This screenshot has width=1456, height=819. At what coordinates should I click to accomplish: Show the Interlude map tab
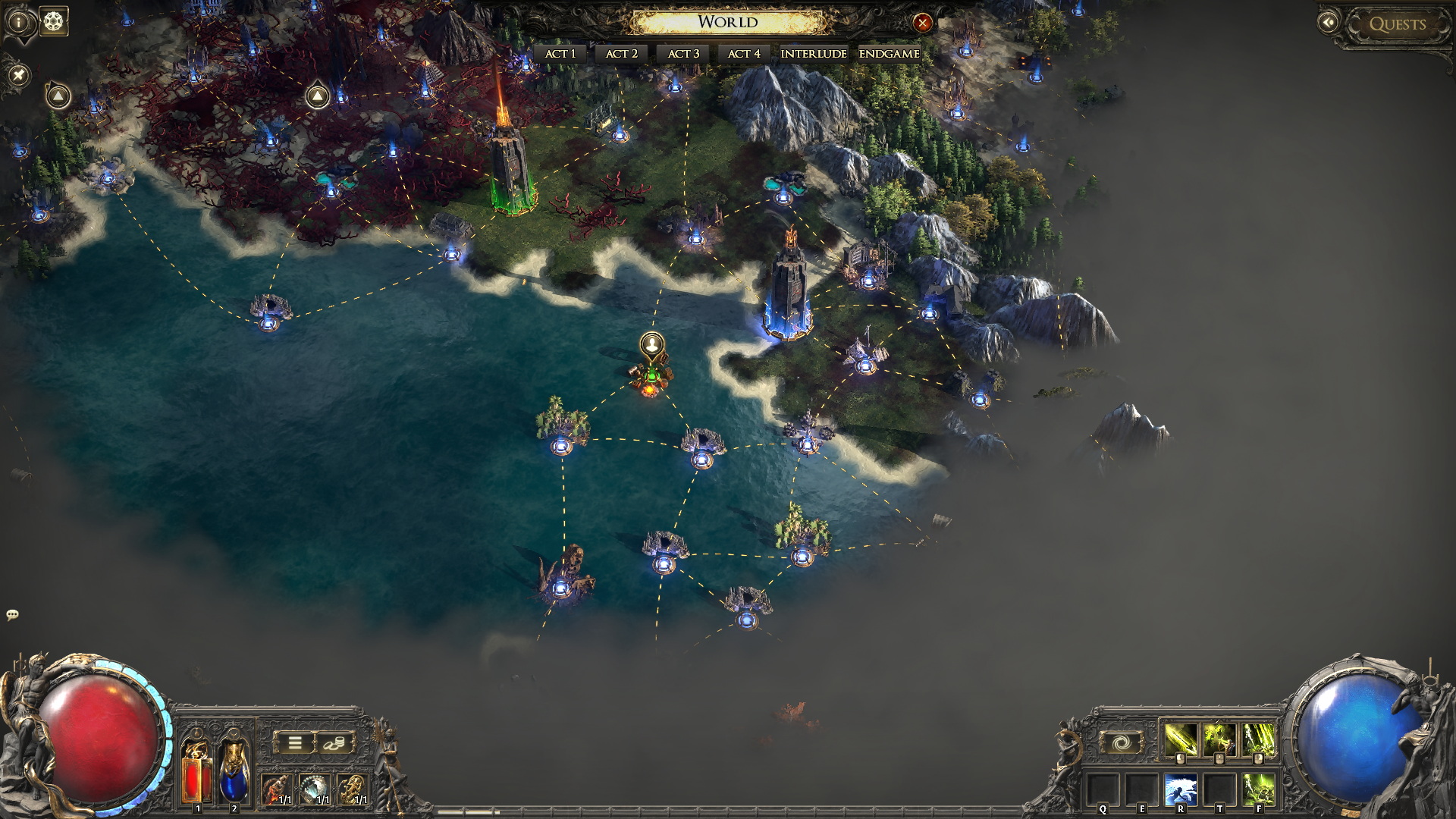814,54
